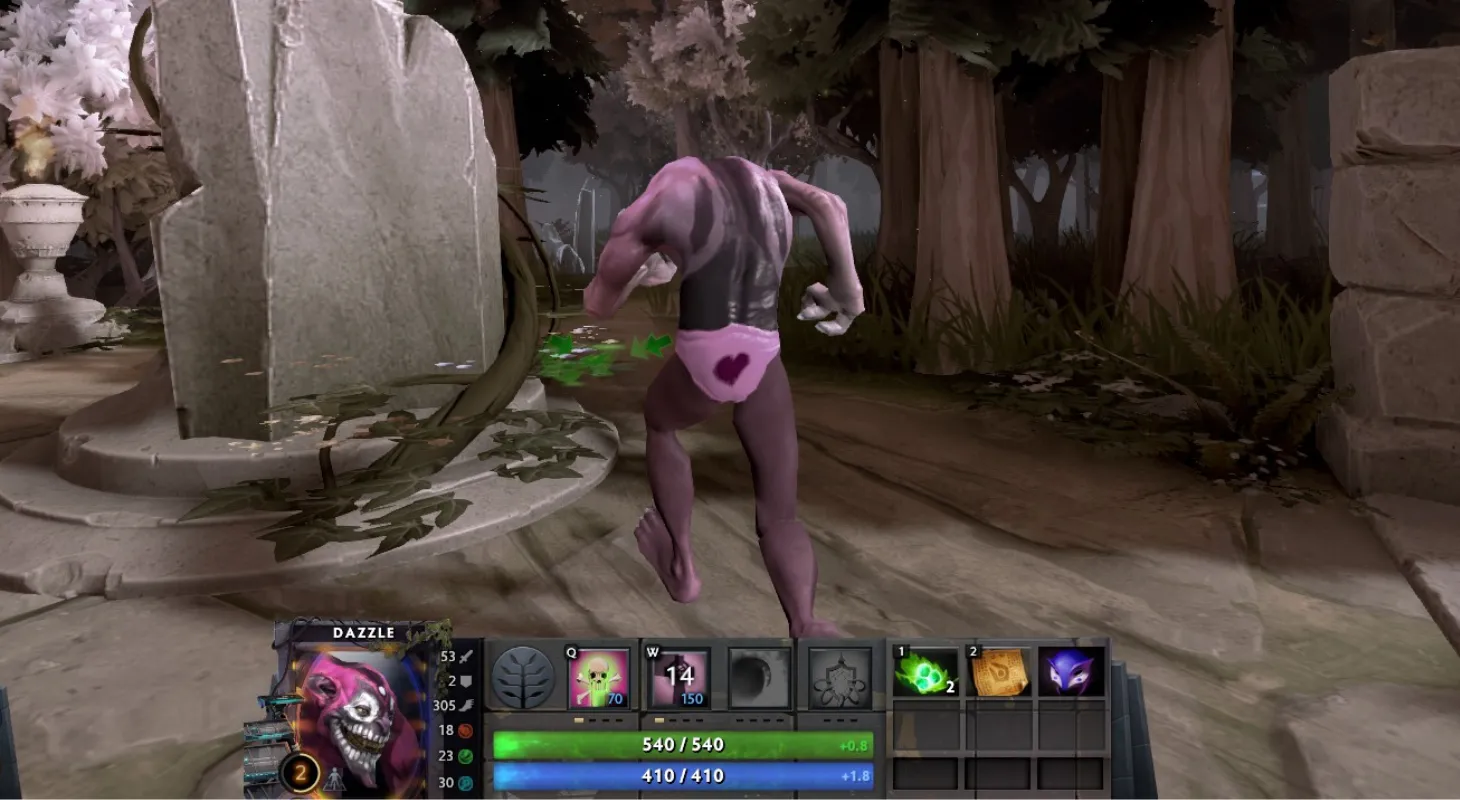Click the unlearned ultimate ability icon
Viewport: 1460px width, 800px height.
[x=839, y=678]
